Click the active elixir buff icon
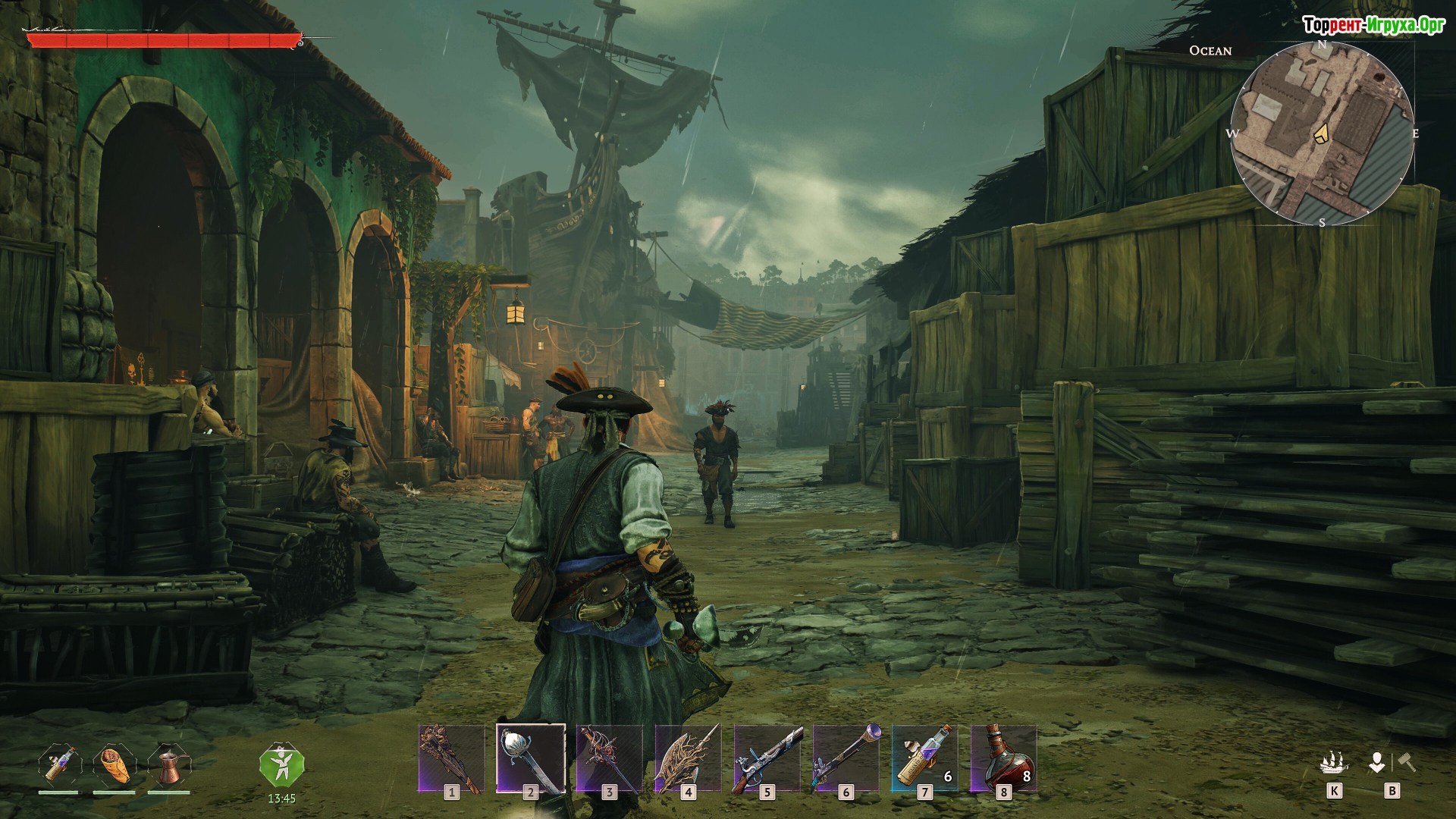The width and height of the screenshot is (1456, 819). [59, 764]
